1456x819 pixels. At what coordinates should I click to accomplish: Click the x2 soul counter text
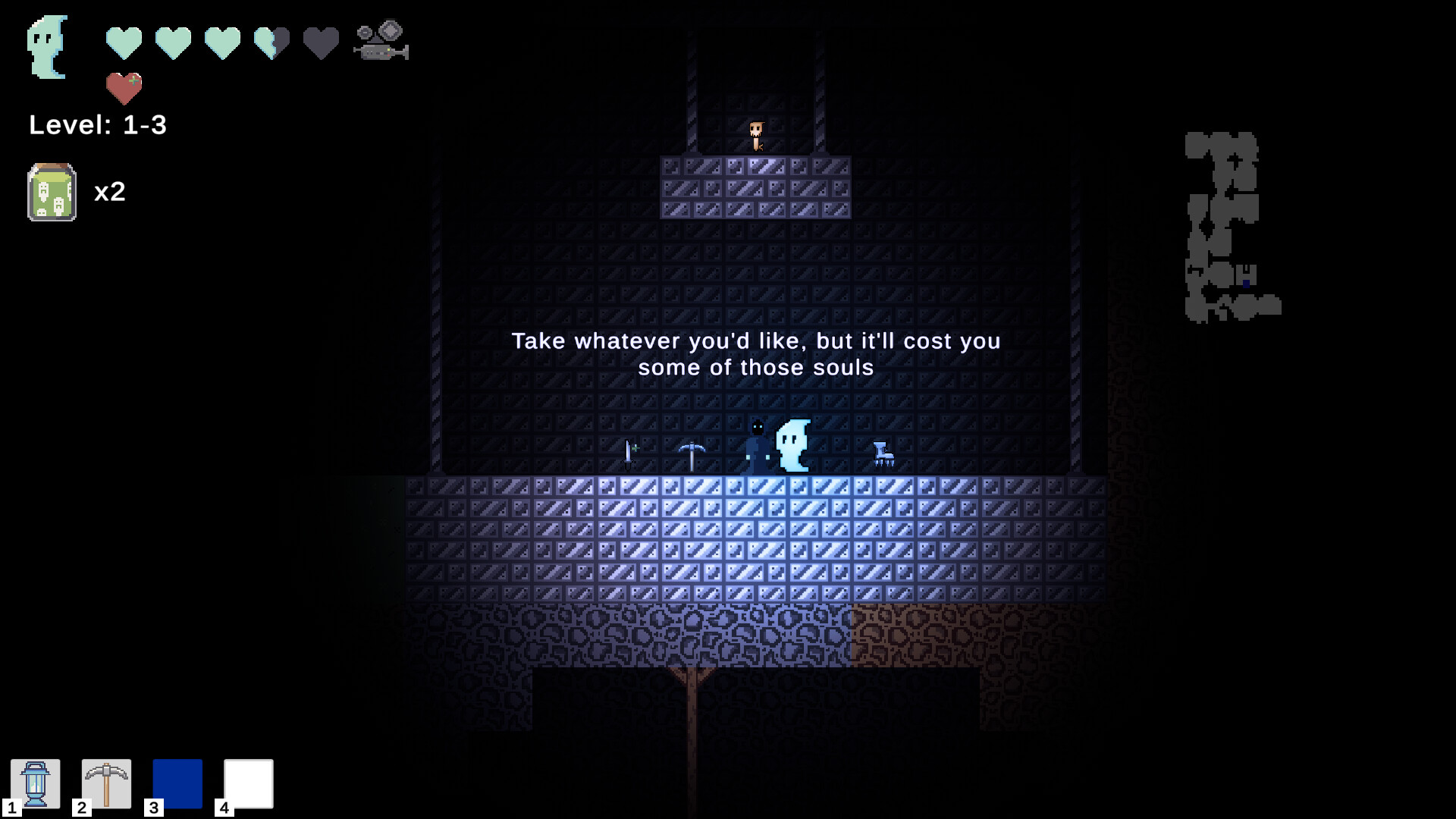coord(111,192)
